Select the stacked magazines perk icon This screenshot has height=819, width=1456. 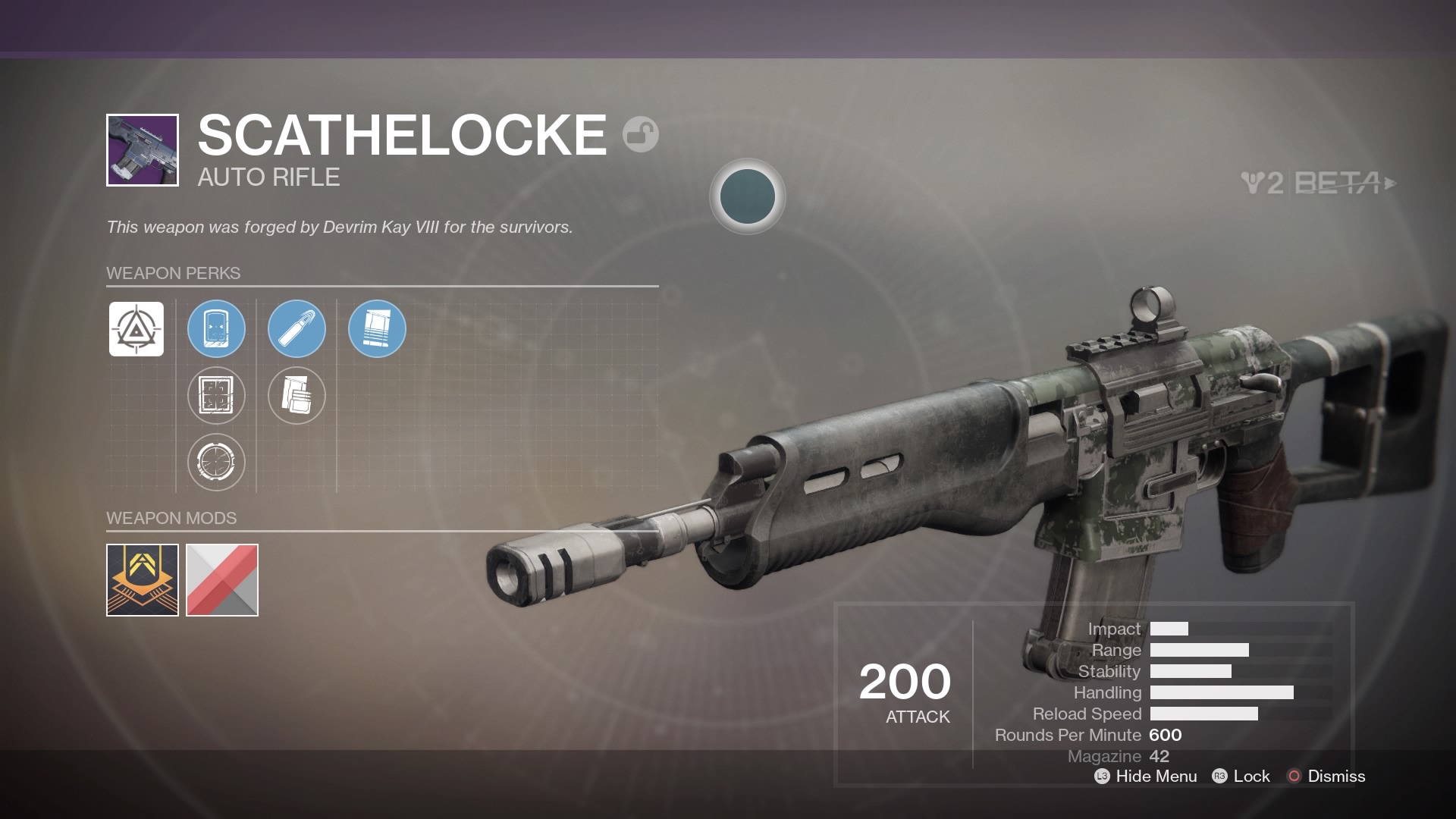pos(297,396)
